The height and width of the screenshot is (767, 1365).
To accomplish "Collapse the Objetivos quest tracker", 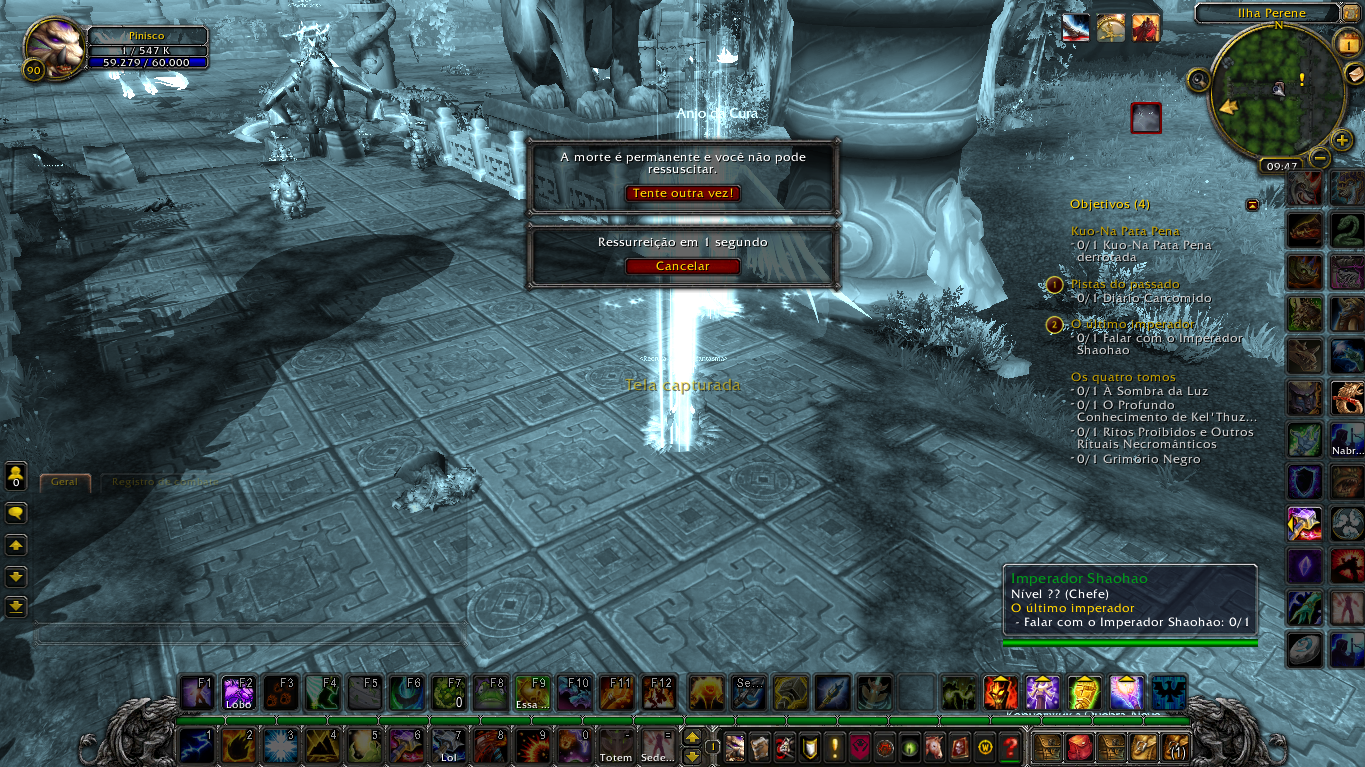I will click(1252, 205).
